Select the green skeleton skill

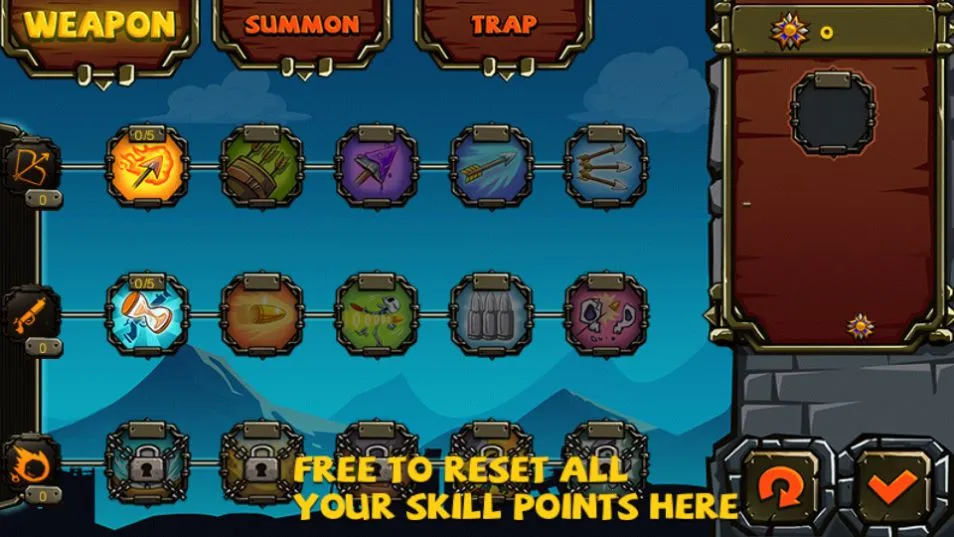(376, 315)
